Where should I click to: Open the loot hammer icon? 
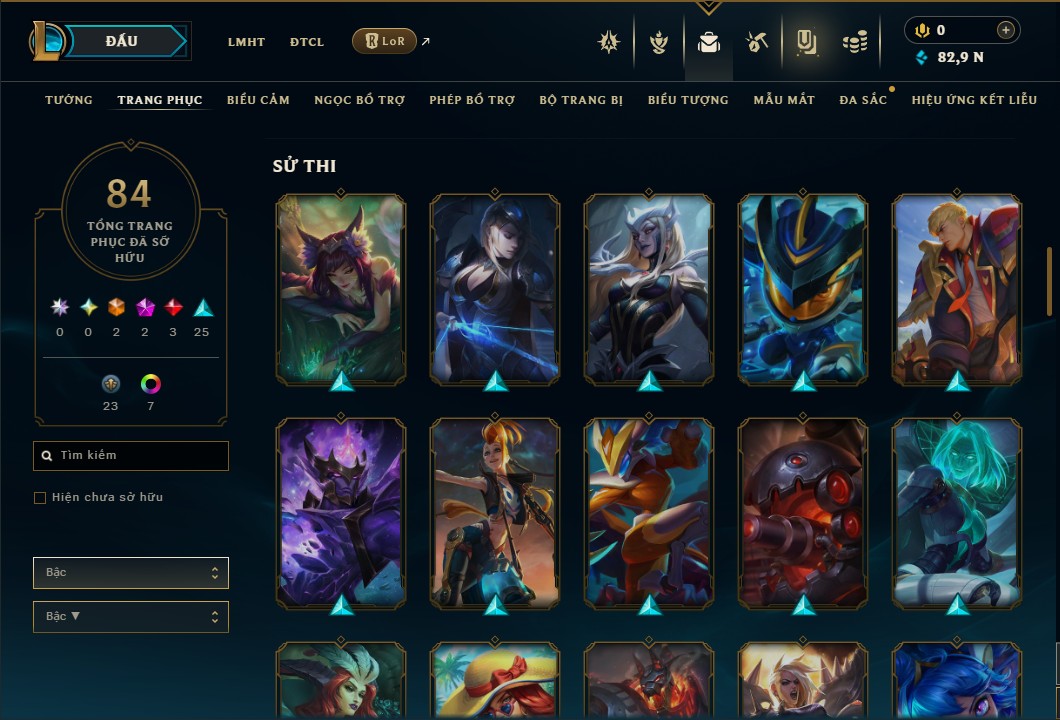757,42
